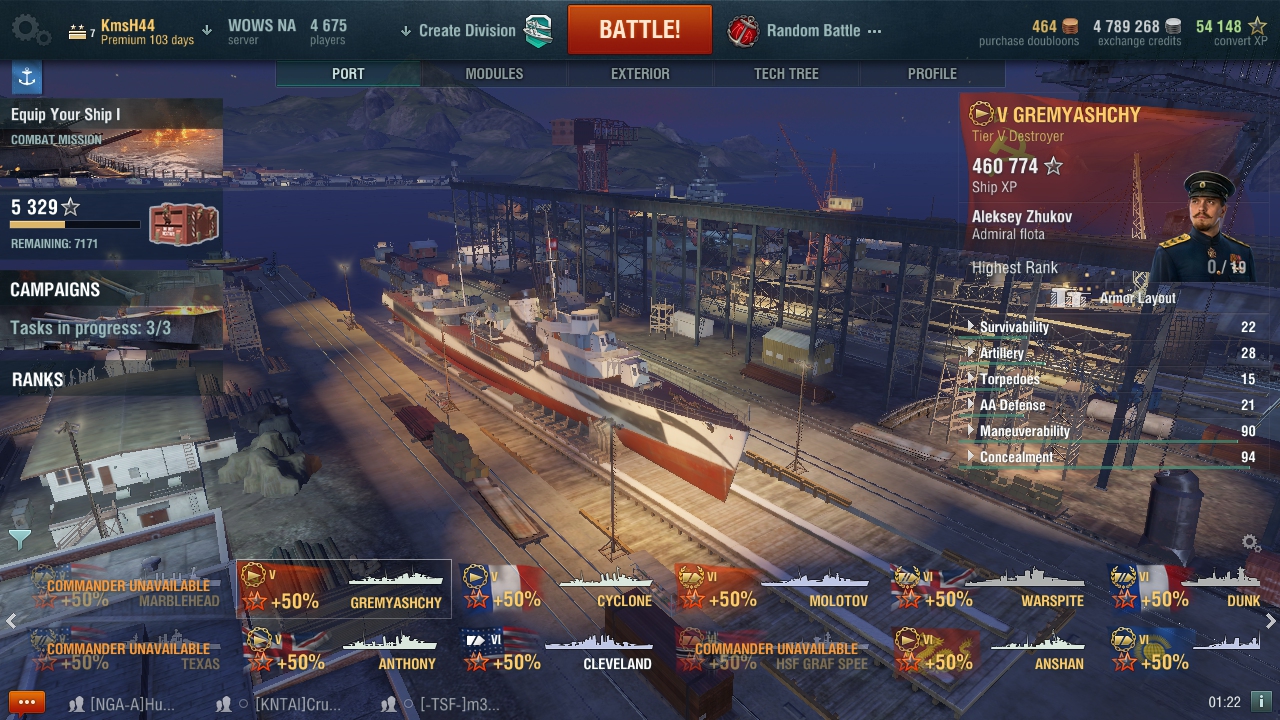Open the Random Battle type selector
The width and height of the screenshot is (1280, 720).
[x=812, y=30]
